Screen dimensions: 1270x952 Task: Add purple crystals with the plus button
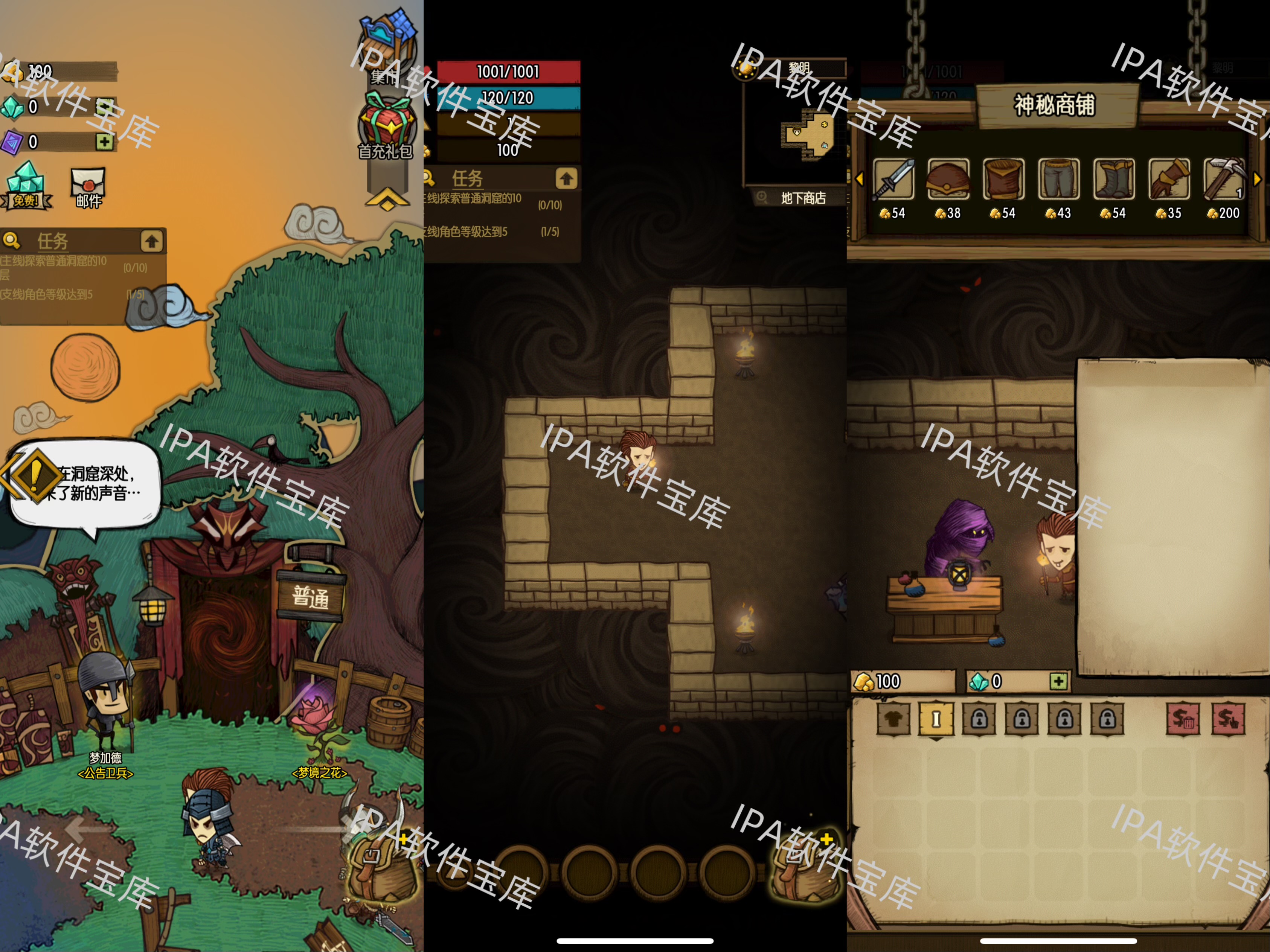pyautogui.click(x=104, y=142)
